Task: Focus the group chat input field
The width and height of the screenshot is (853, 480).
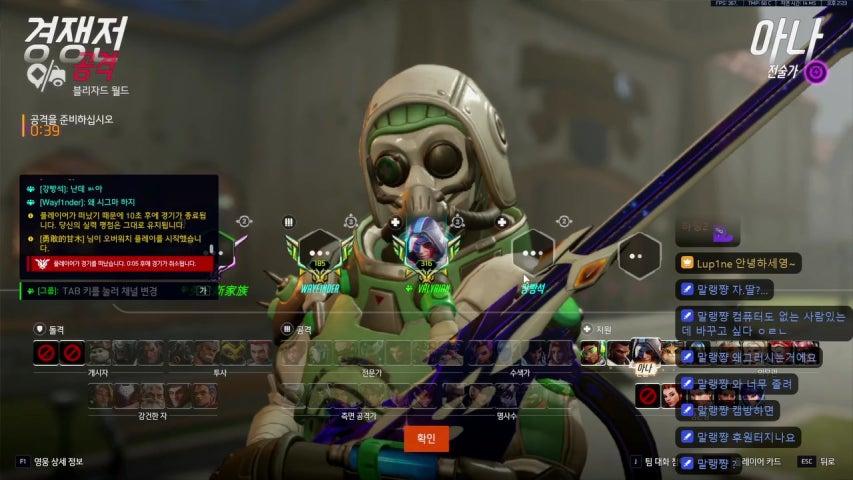Action: click(x=110, y=291)
